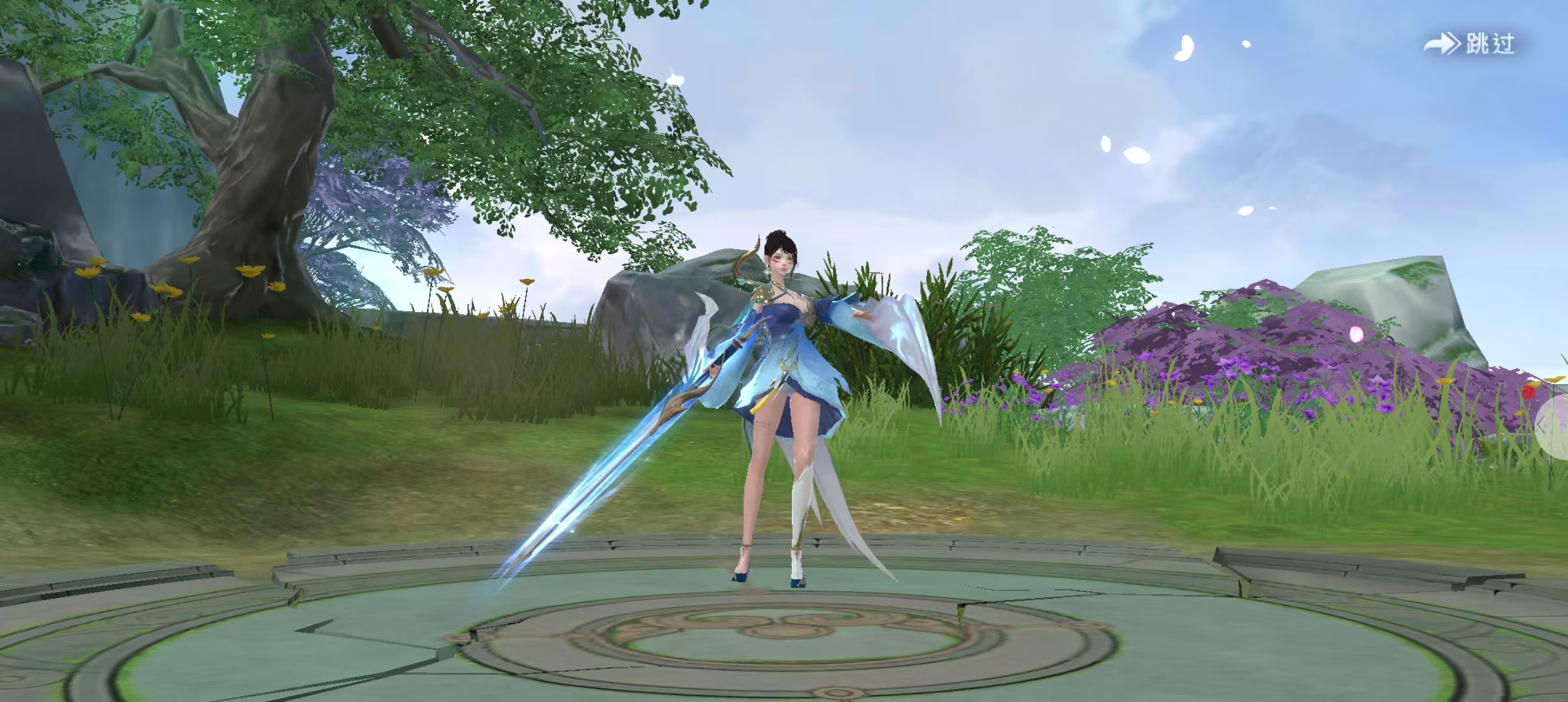Viewport: 1568px width, 702px height.
Task: Expand the translucent floating arrow bubble
Action: 1553,425
